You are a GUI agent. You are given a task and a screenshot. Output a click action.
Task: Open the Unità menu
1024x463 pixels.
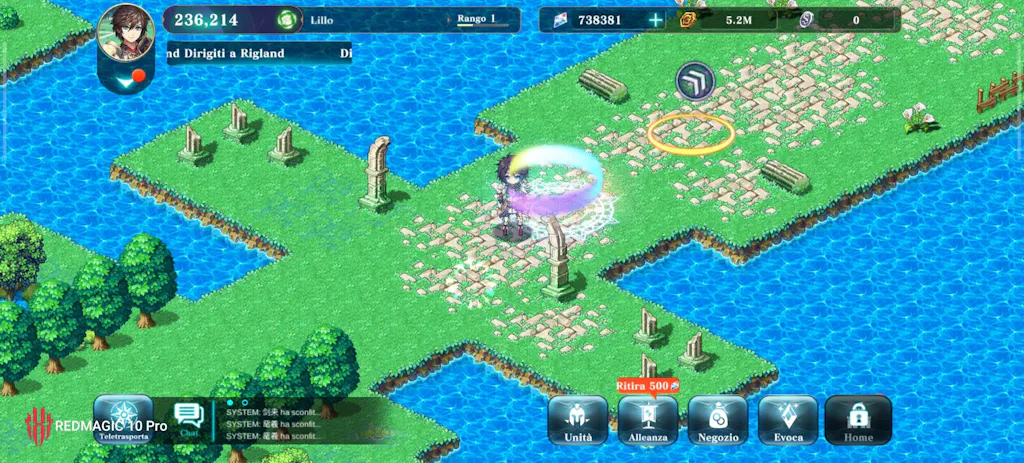pos(578,420)
